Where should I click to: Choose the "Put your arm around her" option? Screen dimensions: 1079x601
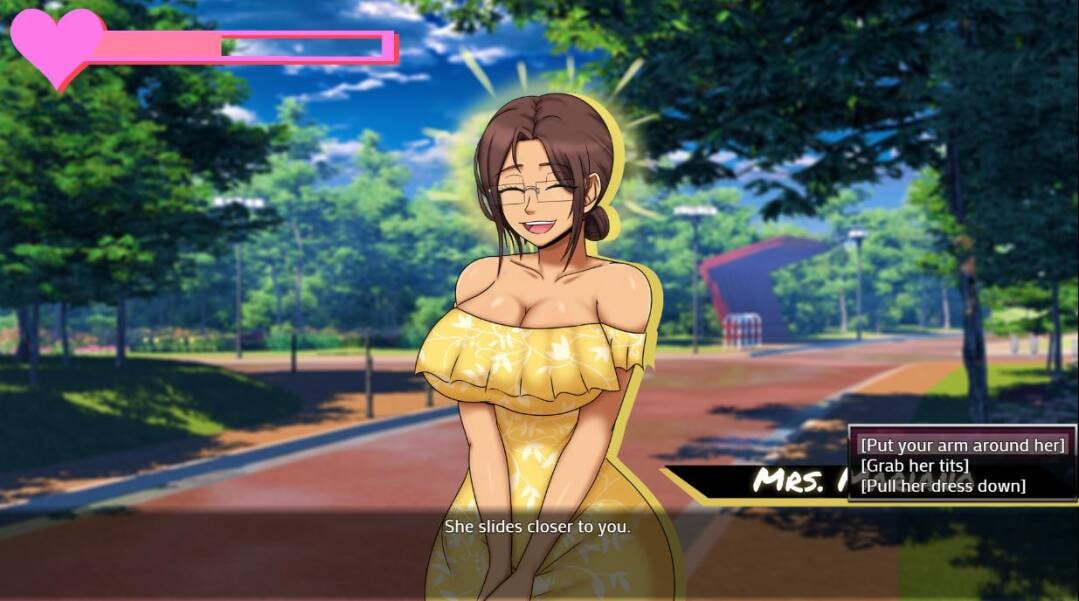pyautogui.click(x=962, y=445)
